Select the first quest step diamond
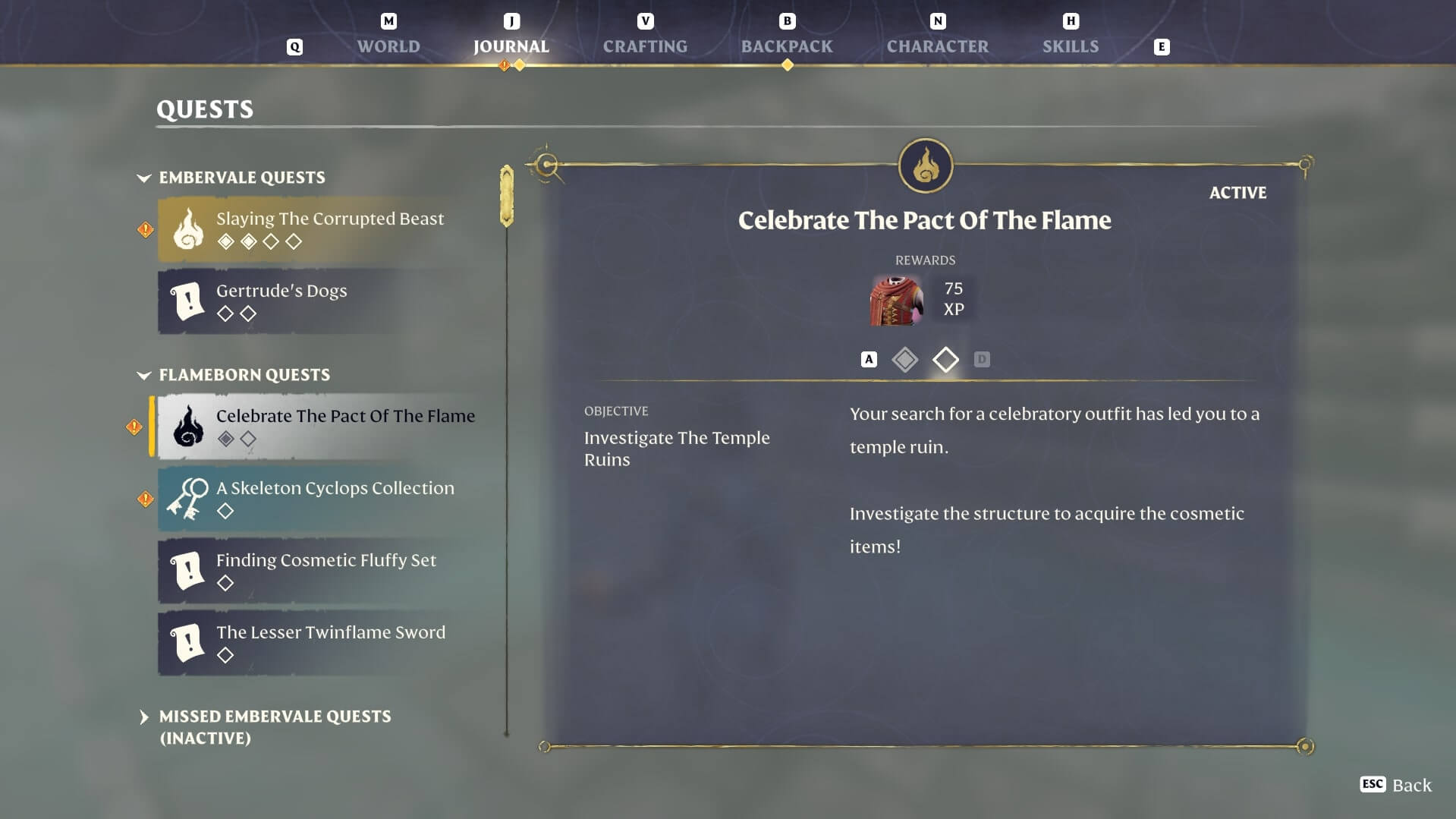This screenshot has height=819, width=1456. click(x=904, y=360)
